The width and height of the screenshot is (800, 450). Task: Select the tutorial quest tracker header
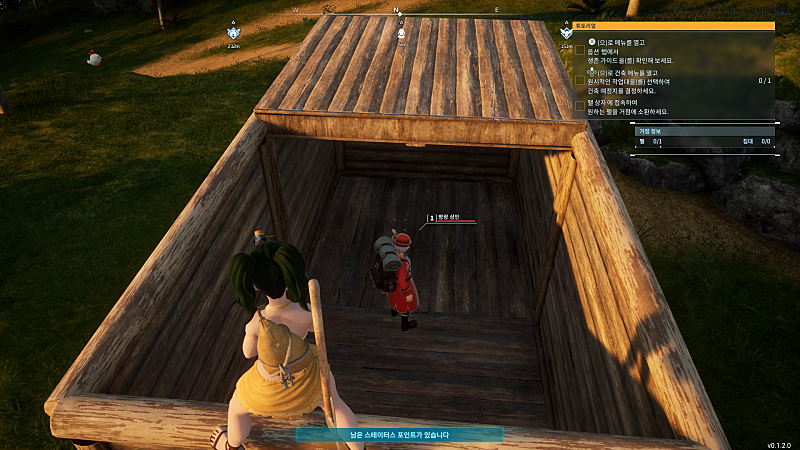coord(674,26)
